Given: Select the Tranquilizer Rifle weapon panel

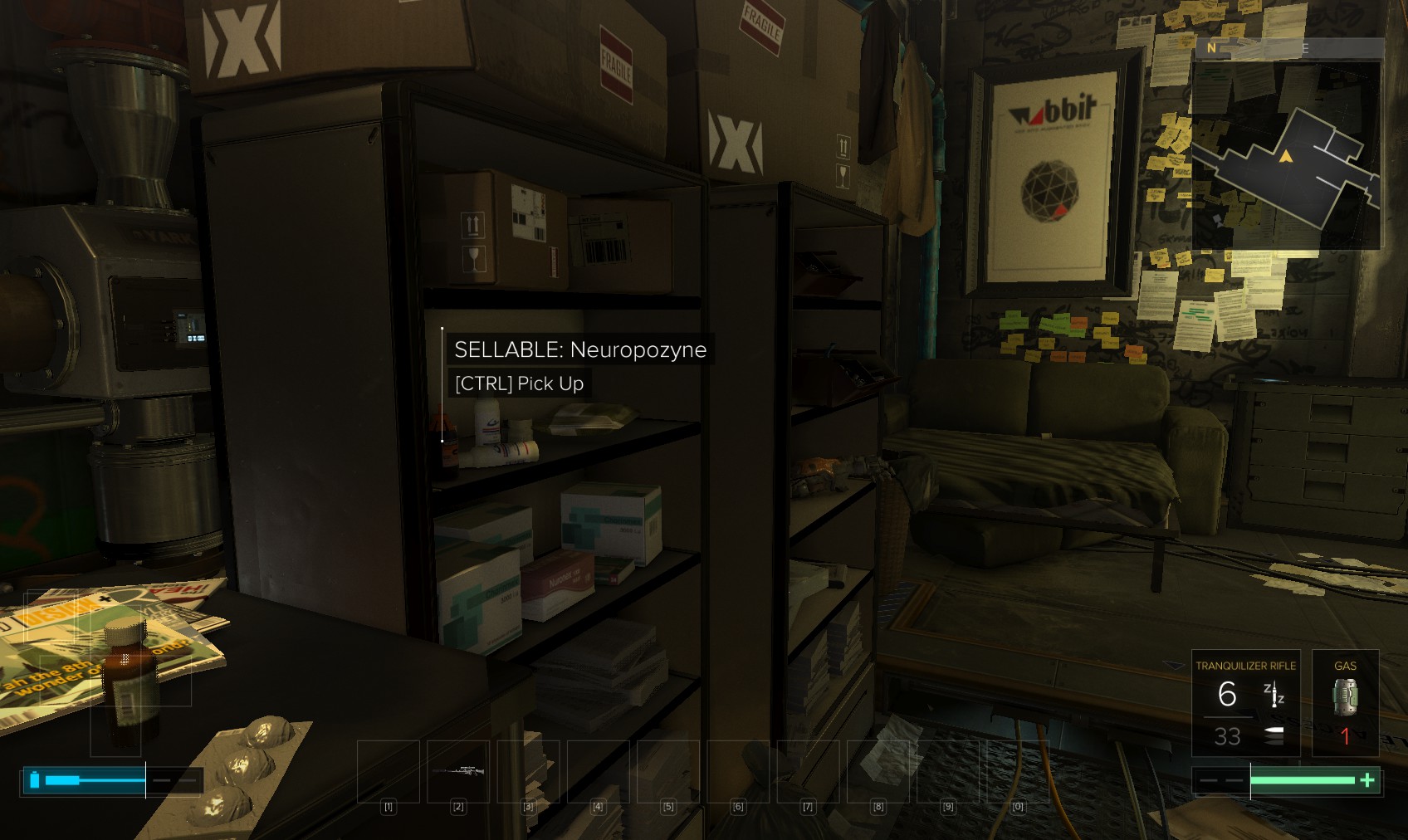Looking at the screenshot, I should (x=1245, y=703).
